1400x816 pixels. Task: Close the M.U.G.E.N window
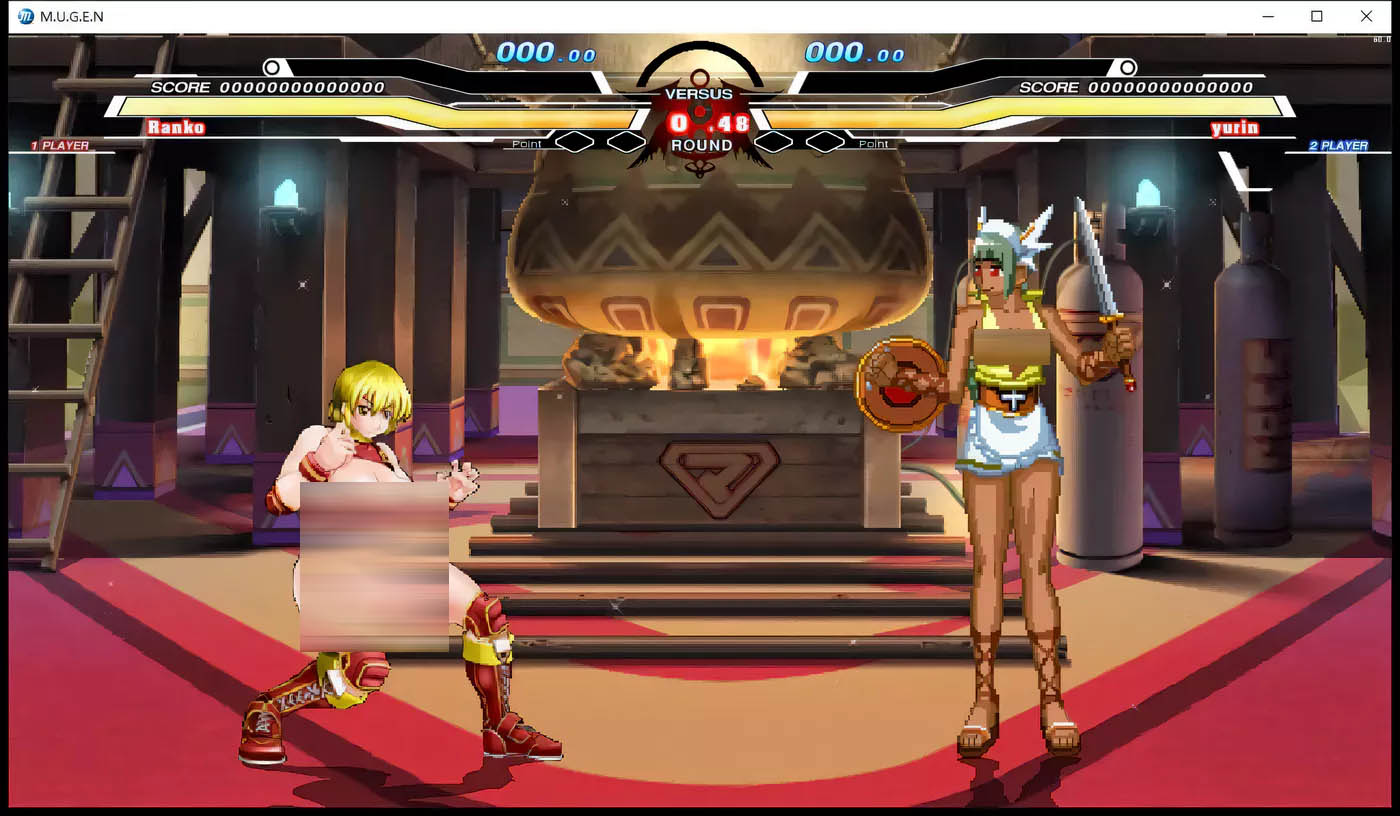pyautogui.click(x=1366, y=16)
